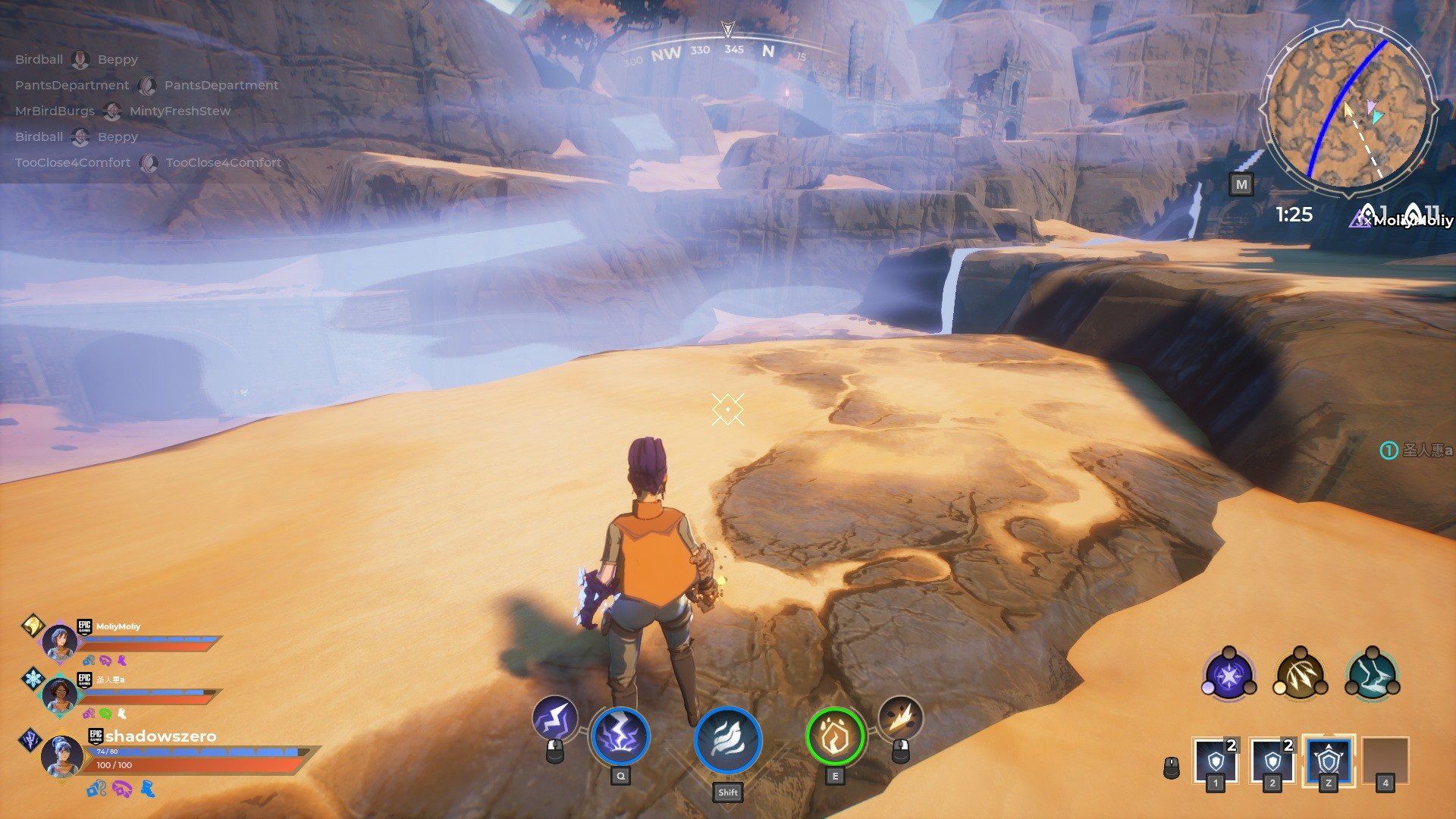Inspect the teal running boot talent icon
Image resolution: width=1456 pixels, height=819 pixels.
(x=1372, y=674)
